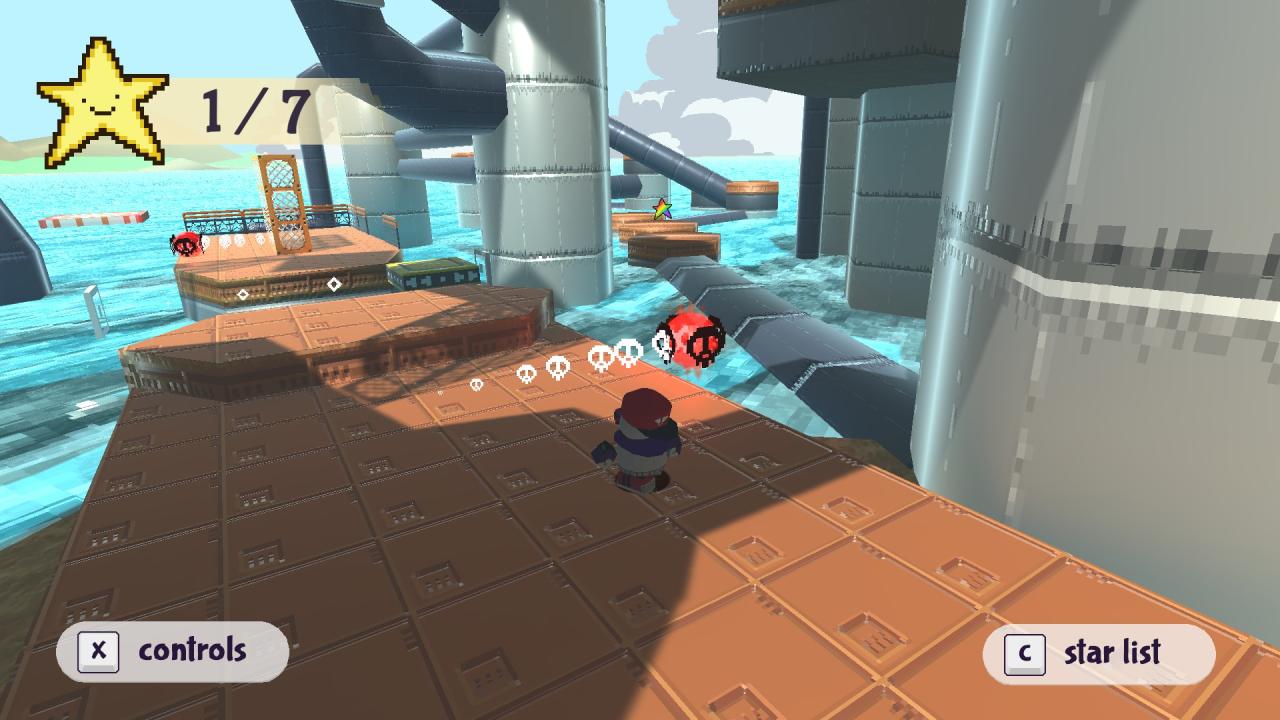The image size is (1280, 720).
Task: Show the star list
Action: 1098,653
